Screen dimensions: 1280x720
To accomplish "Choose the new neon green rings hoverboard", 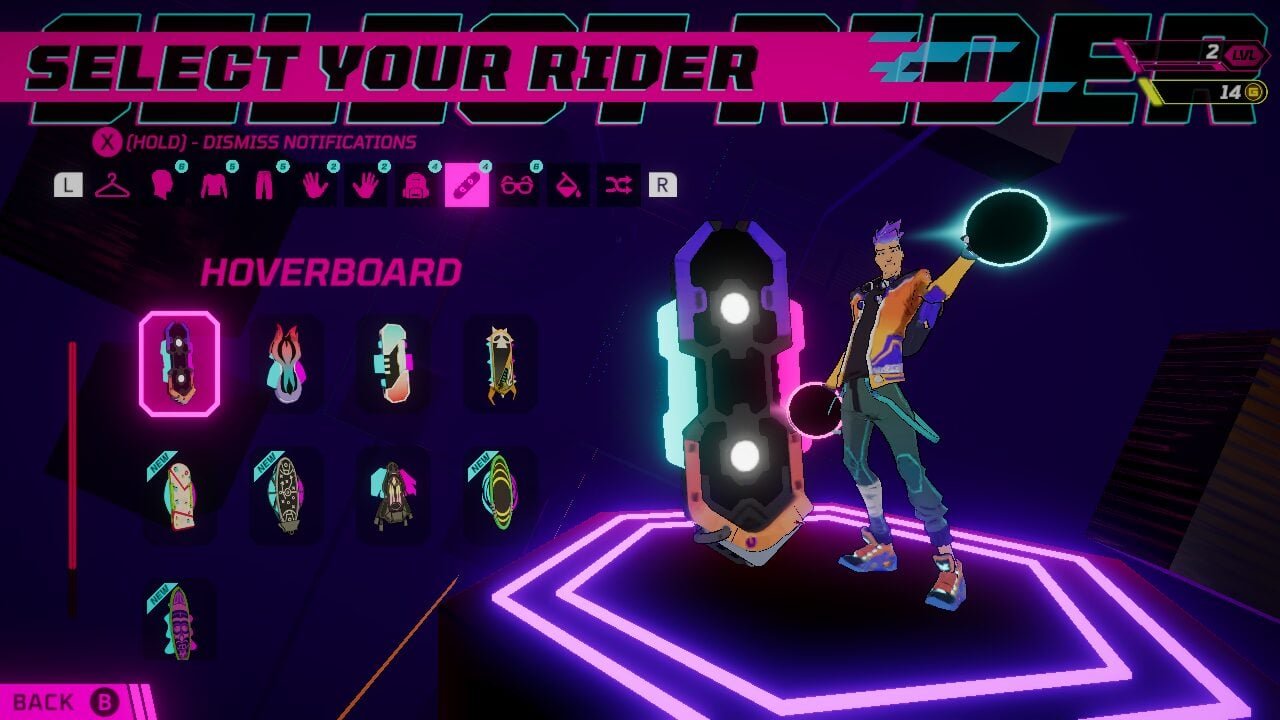I will tap(500, 495).
